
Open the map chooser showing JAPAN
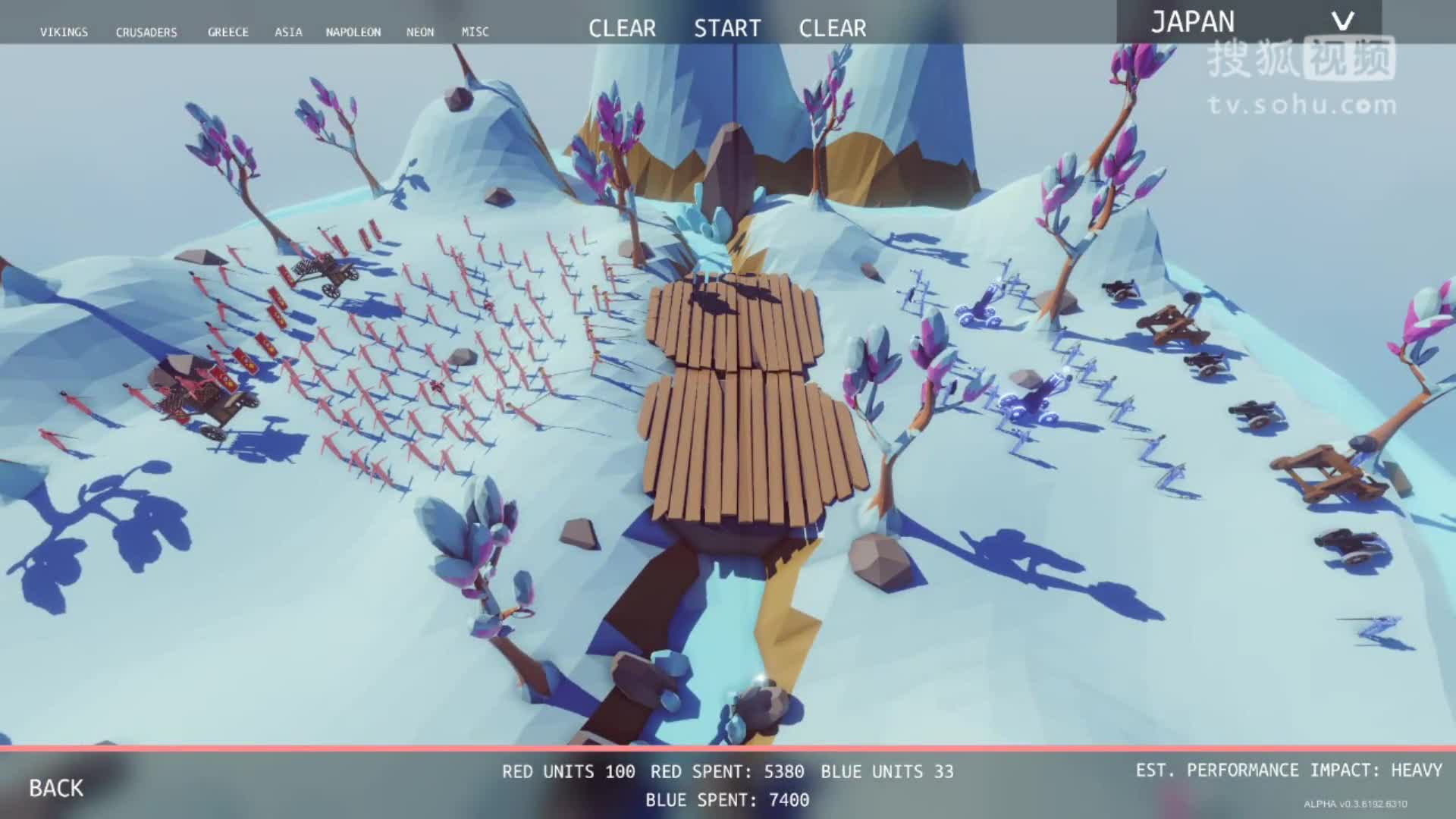coord(1194,21)
